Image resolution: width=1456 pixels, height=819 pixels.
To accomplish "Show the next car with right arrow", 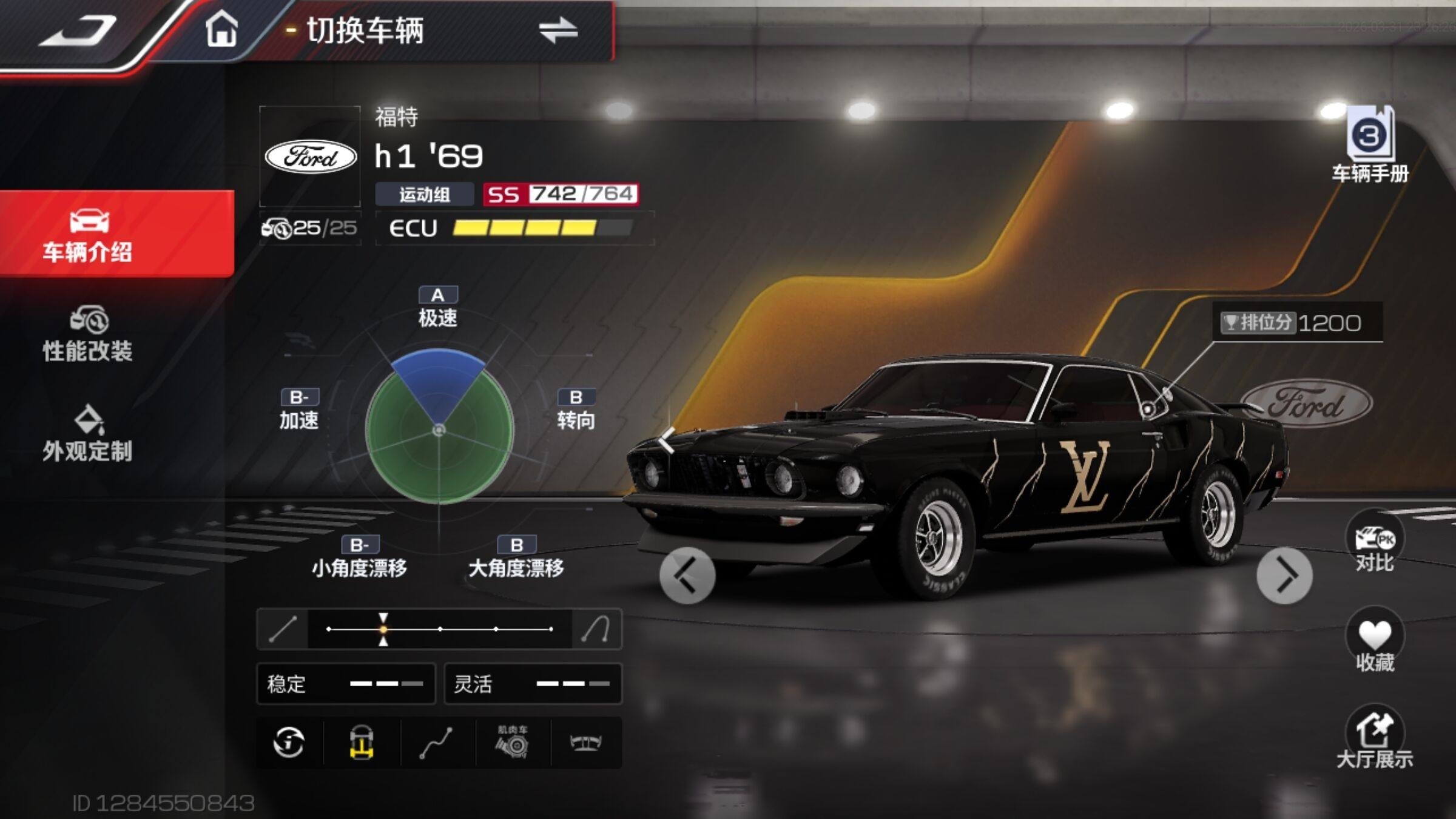I will pyautogui.click(x=1284, y=575).
